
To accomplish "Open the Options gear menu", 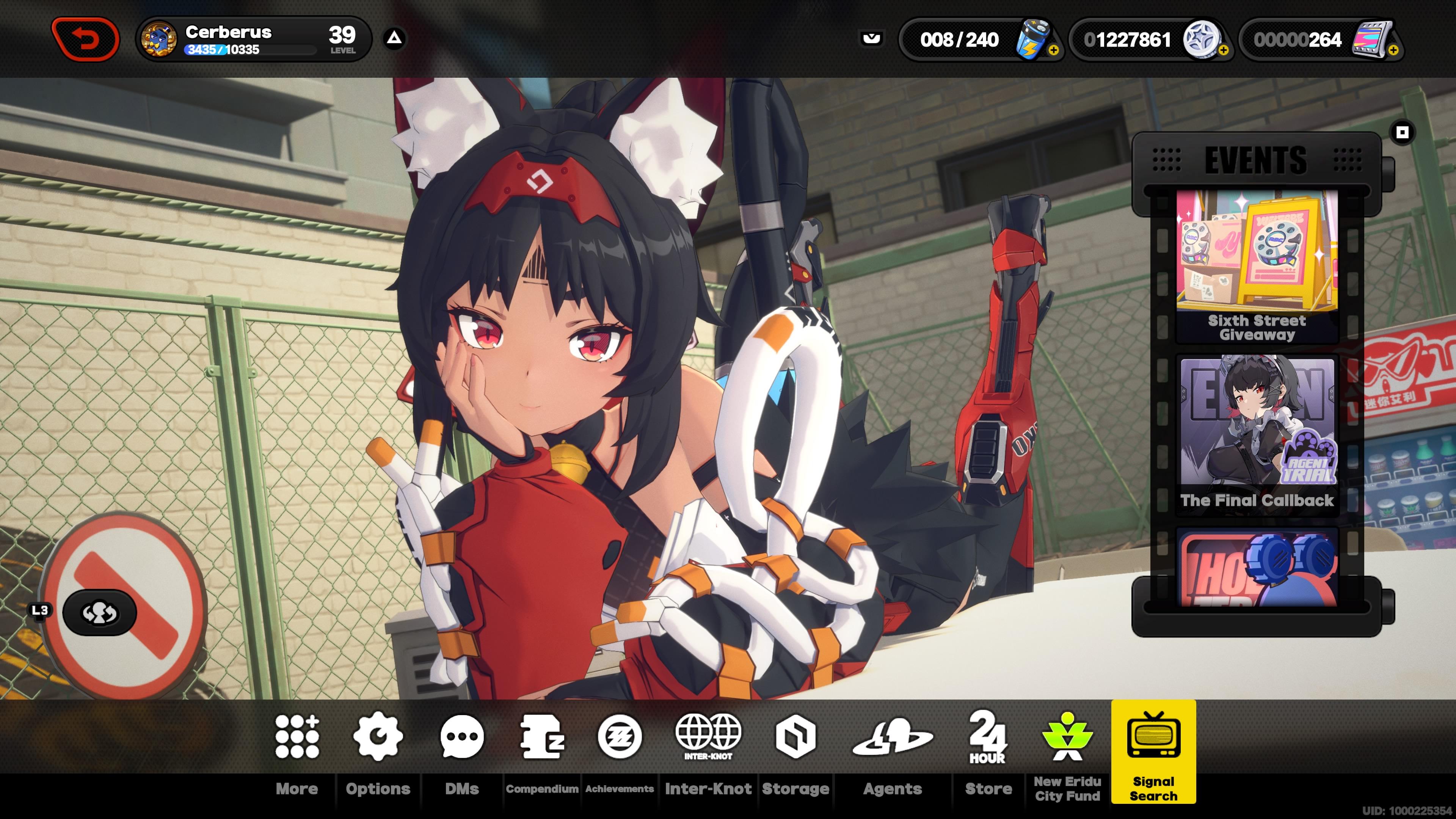I will coord(378,752).
